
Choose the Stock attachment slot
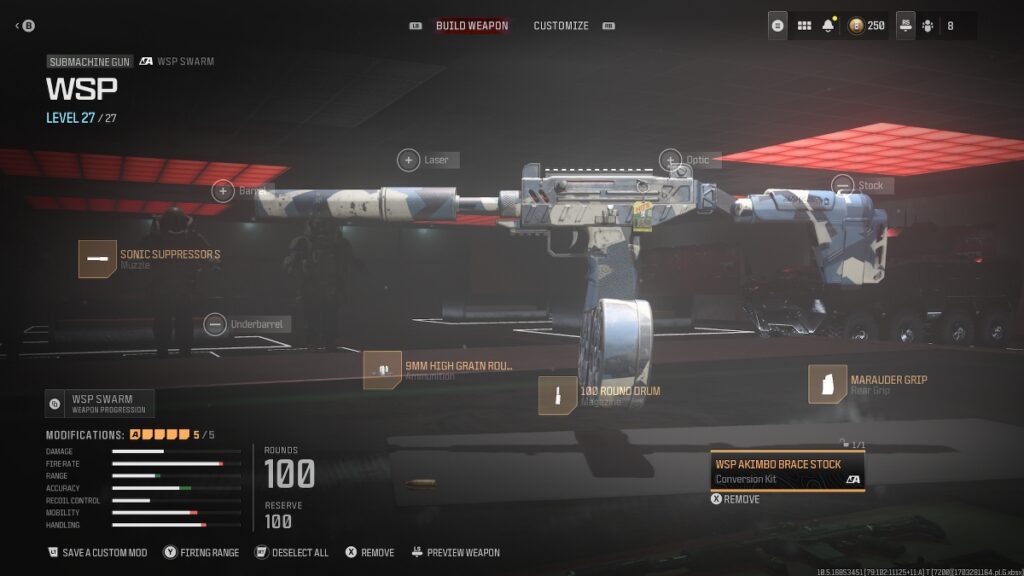[843, 185]
